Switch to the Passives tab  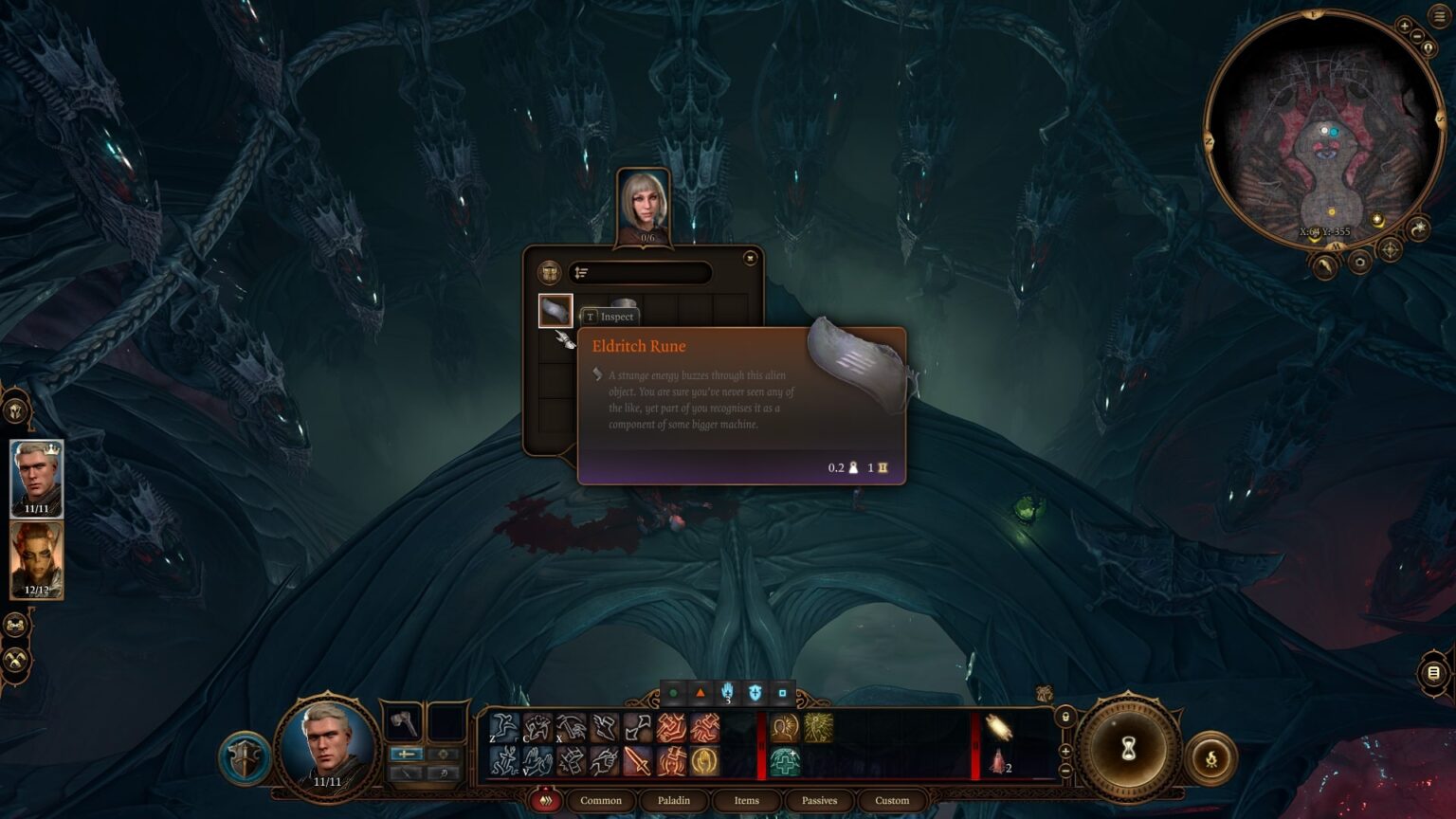click(819, 800)
